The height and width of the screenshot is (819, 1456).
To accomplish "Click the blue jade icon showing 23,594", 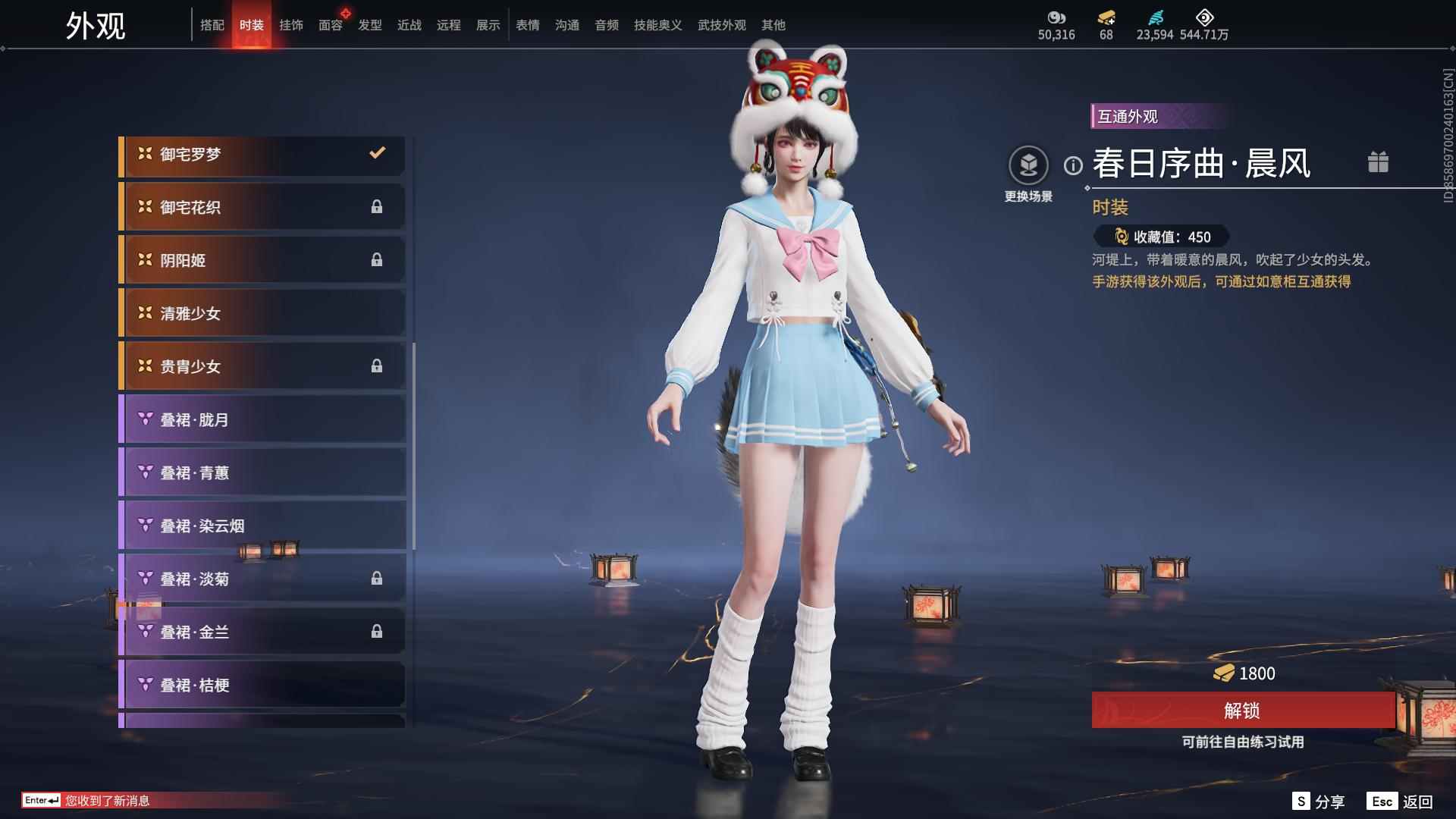I will coord(1155,16).
